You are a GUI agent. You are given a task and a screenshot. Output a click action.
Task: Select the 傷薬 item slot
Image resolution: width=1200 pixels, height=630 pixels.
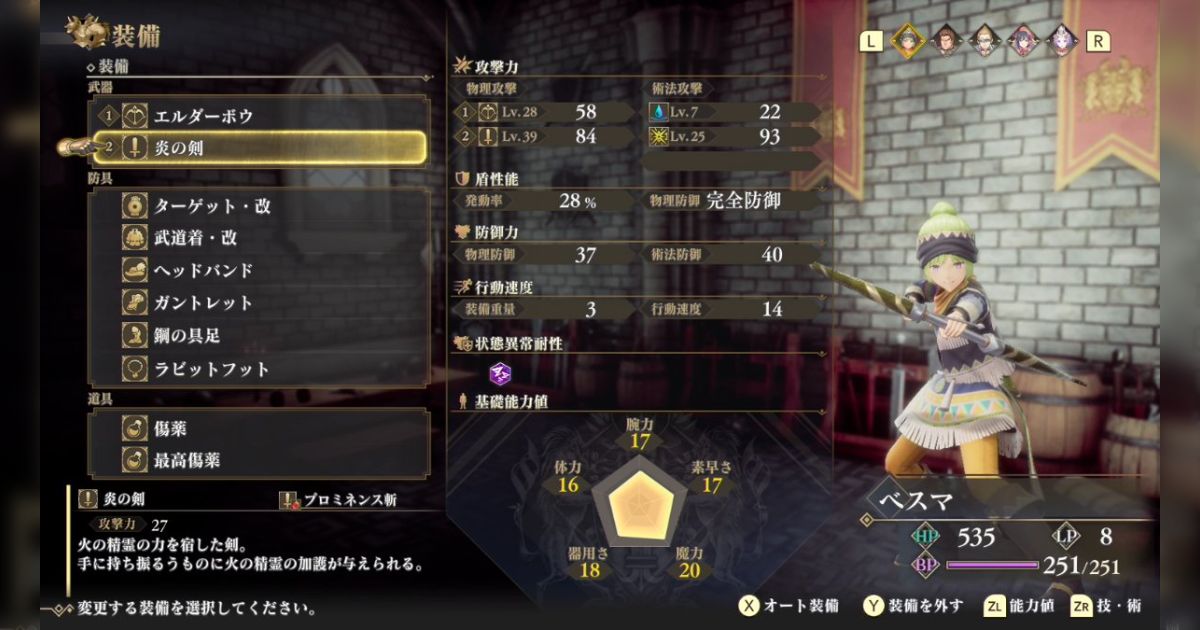coord(260,428)
